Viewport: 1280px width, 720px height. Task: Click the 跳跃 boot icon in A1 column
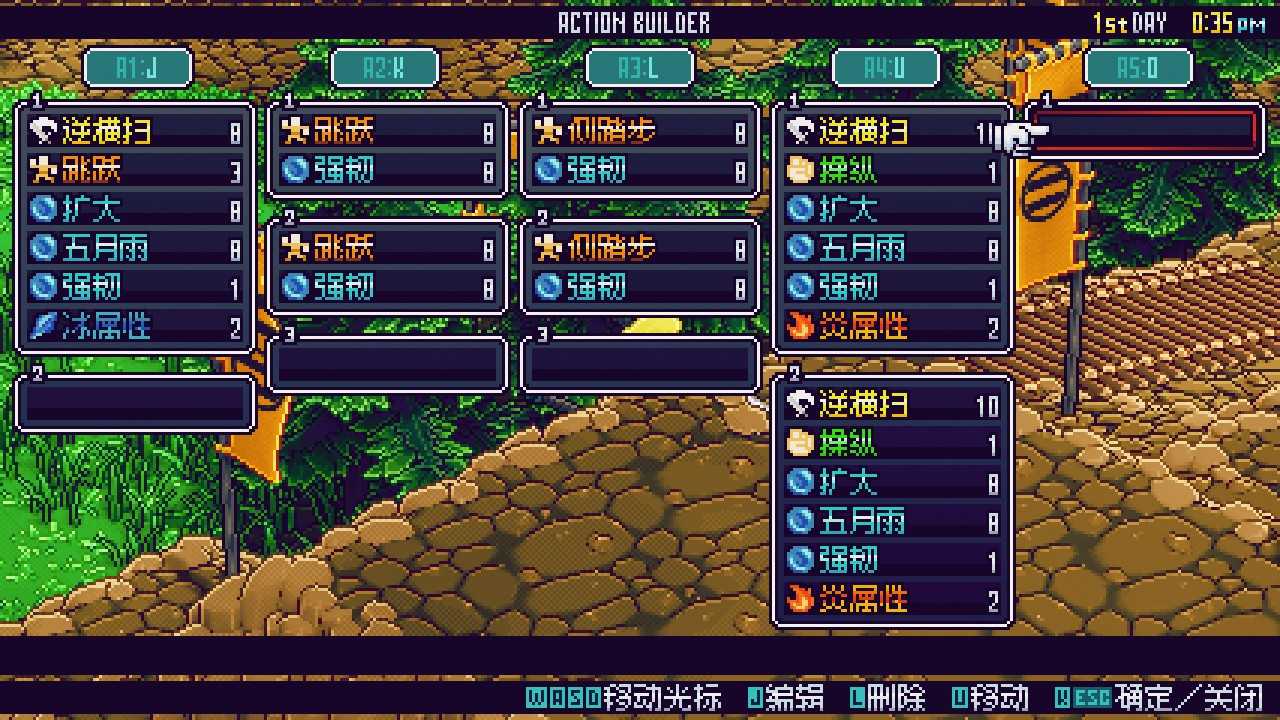(42, 170)
